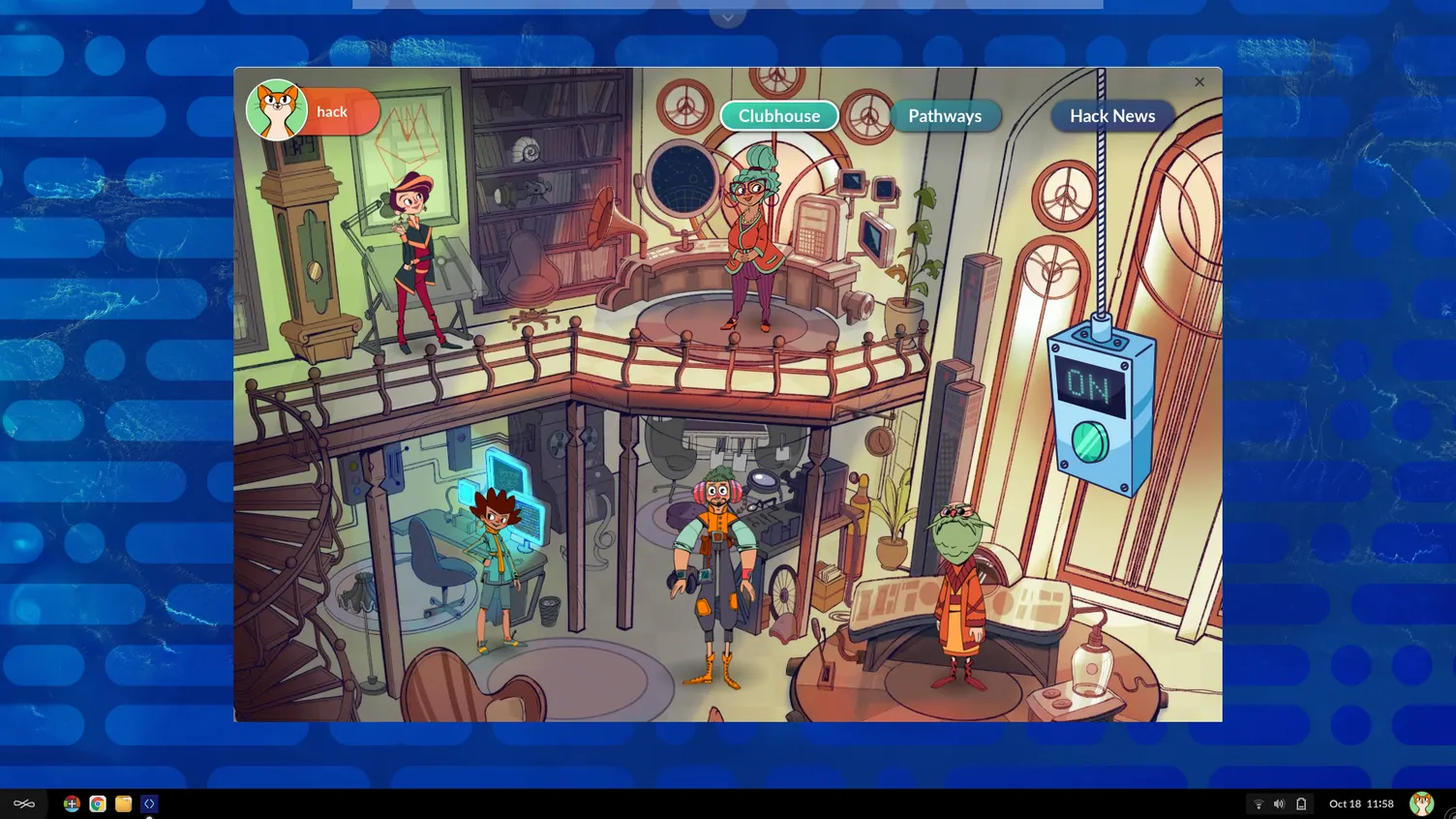Open the Pathways tab
The height and width of the screenshot is (819, 1456).
(x=944, y=116)
